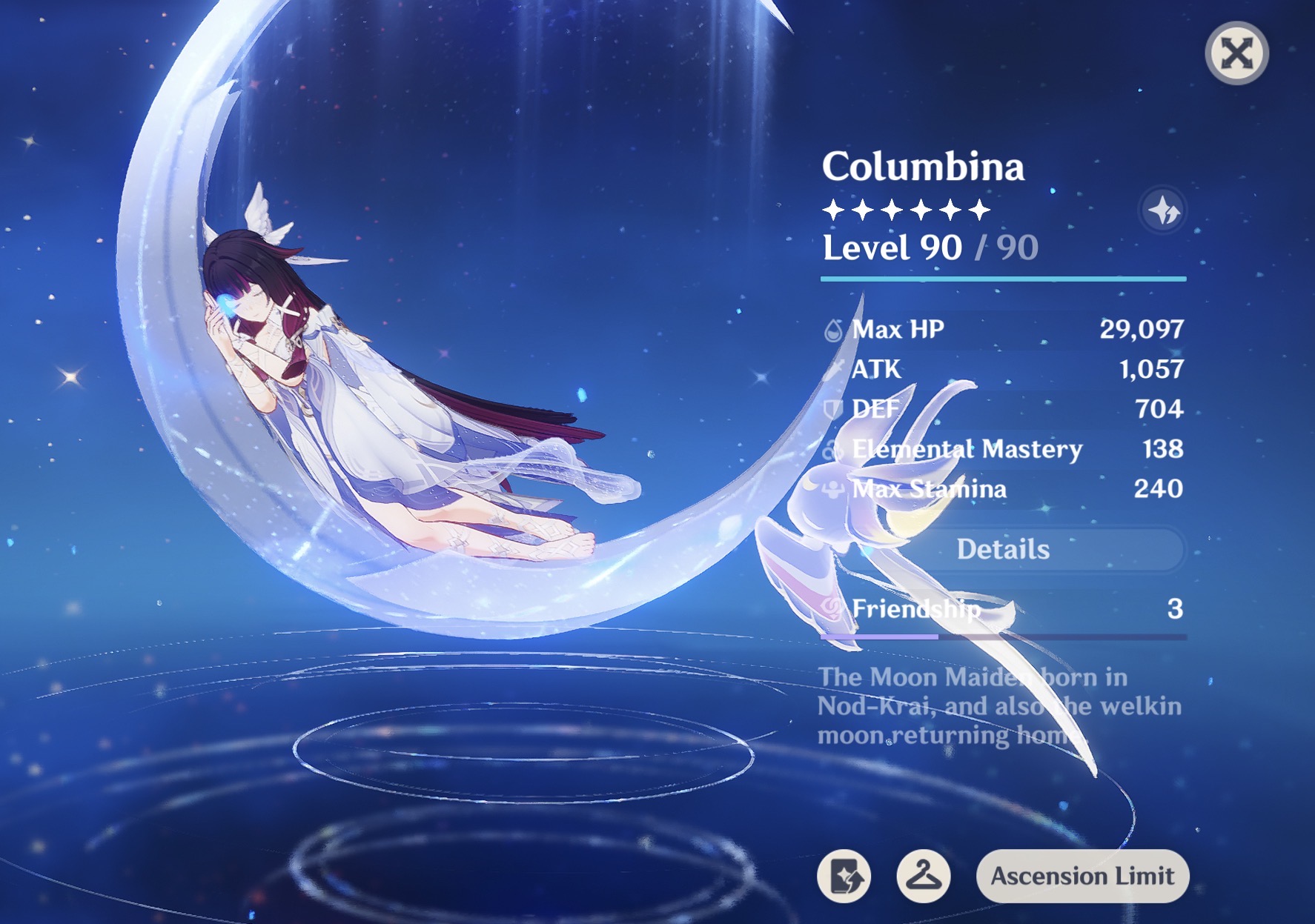Open the Details stats panel
The width and height of the screenshot is (1315, 924).
1003,549
